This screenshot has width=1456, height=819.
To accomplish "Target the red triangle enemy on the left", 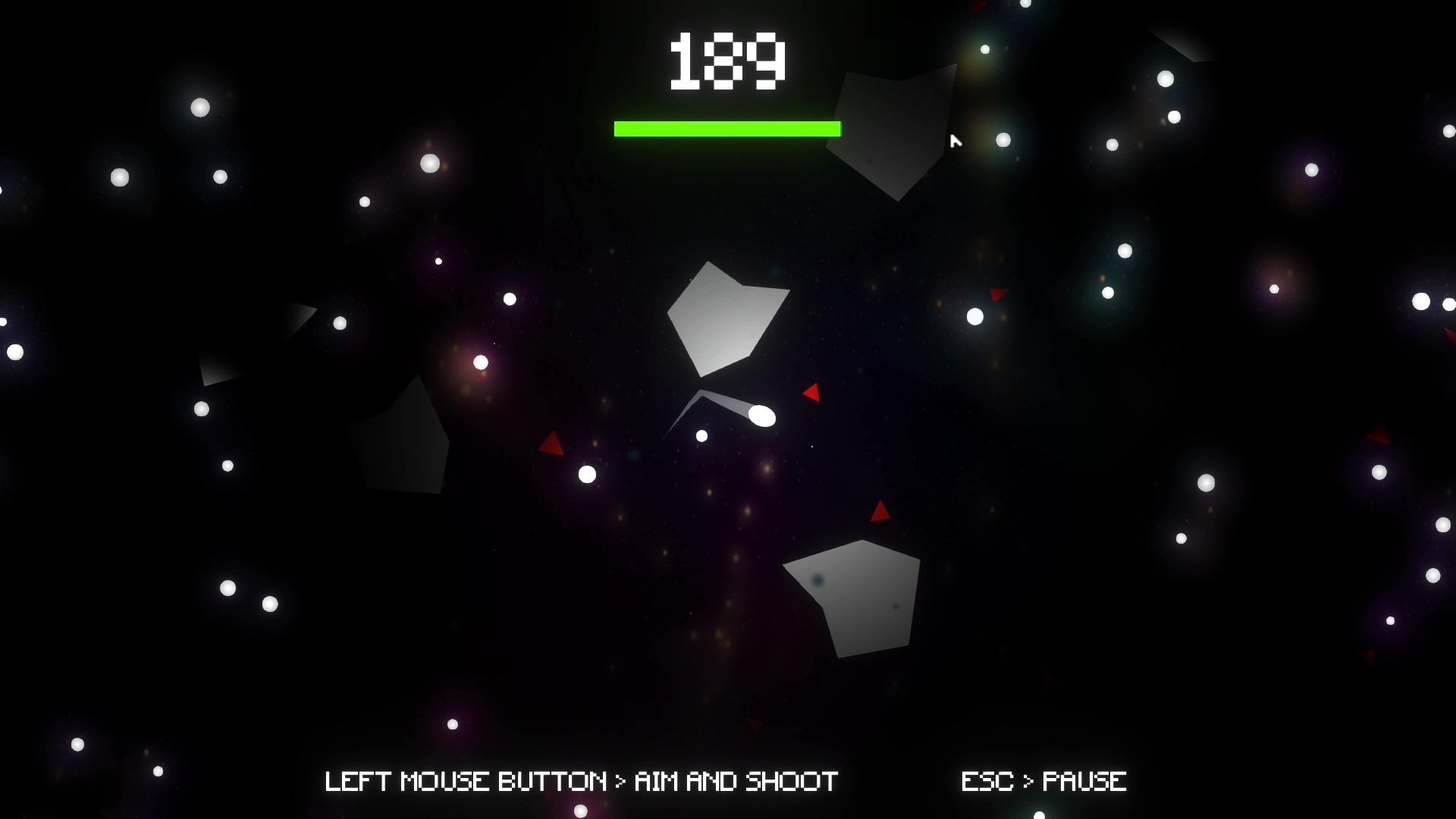I will [551, 444].
